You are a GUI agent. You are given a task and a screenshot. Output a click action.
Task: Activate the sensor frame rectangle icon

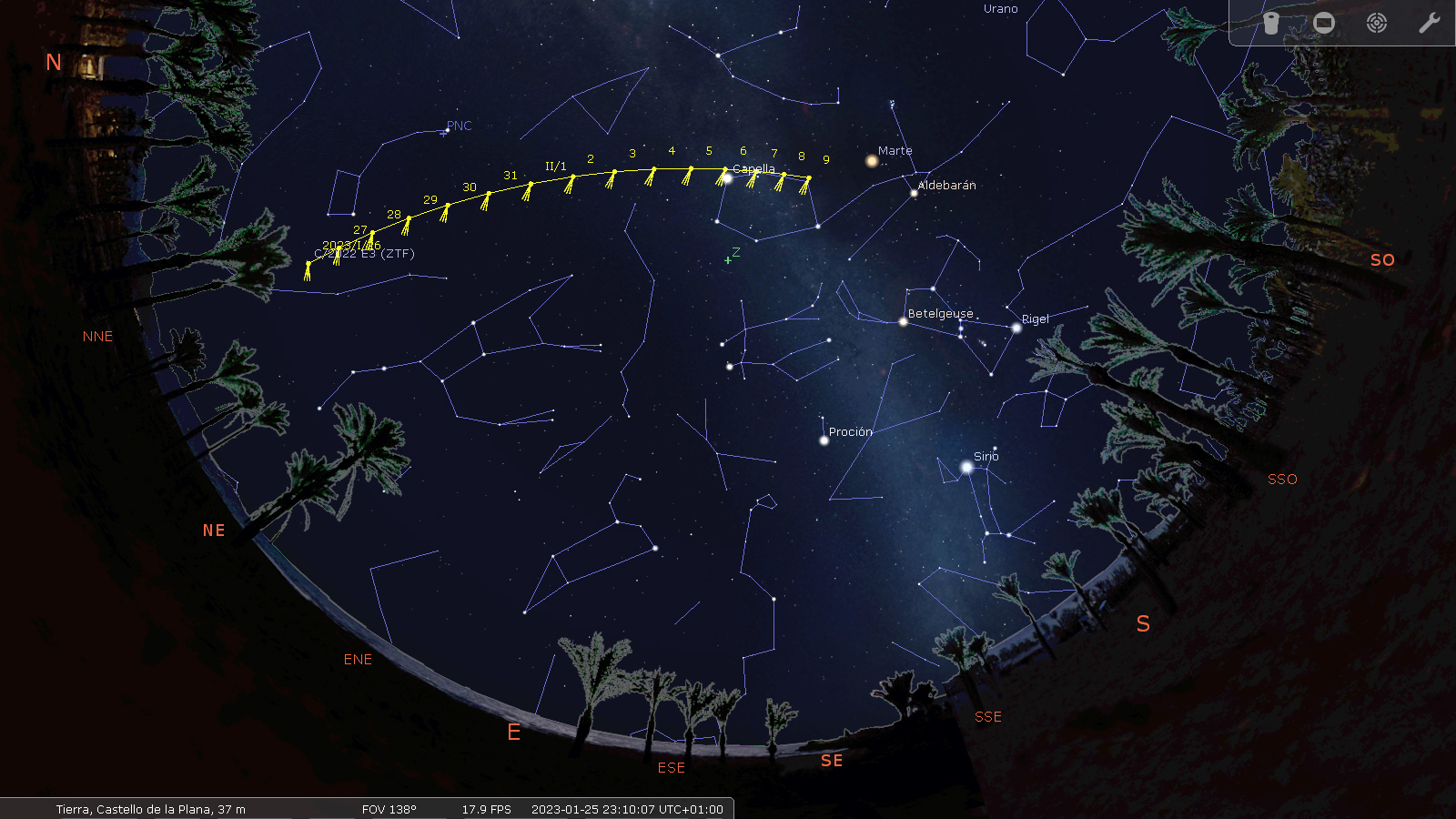point(1324,23)
